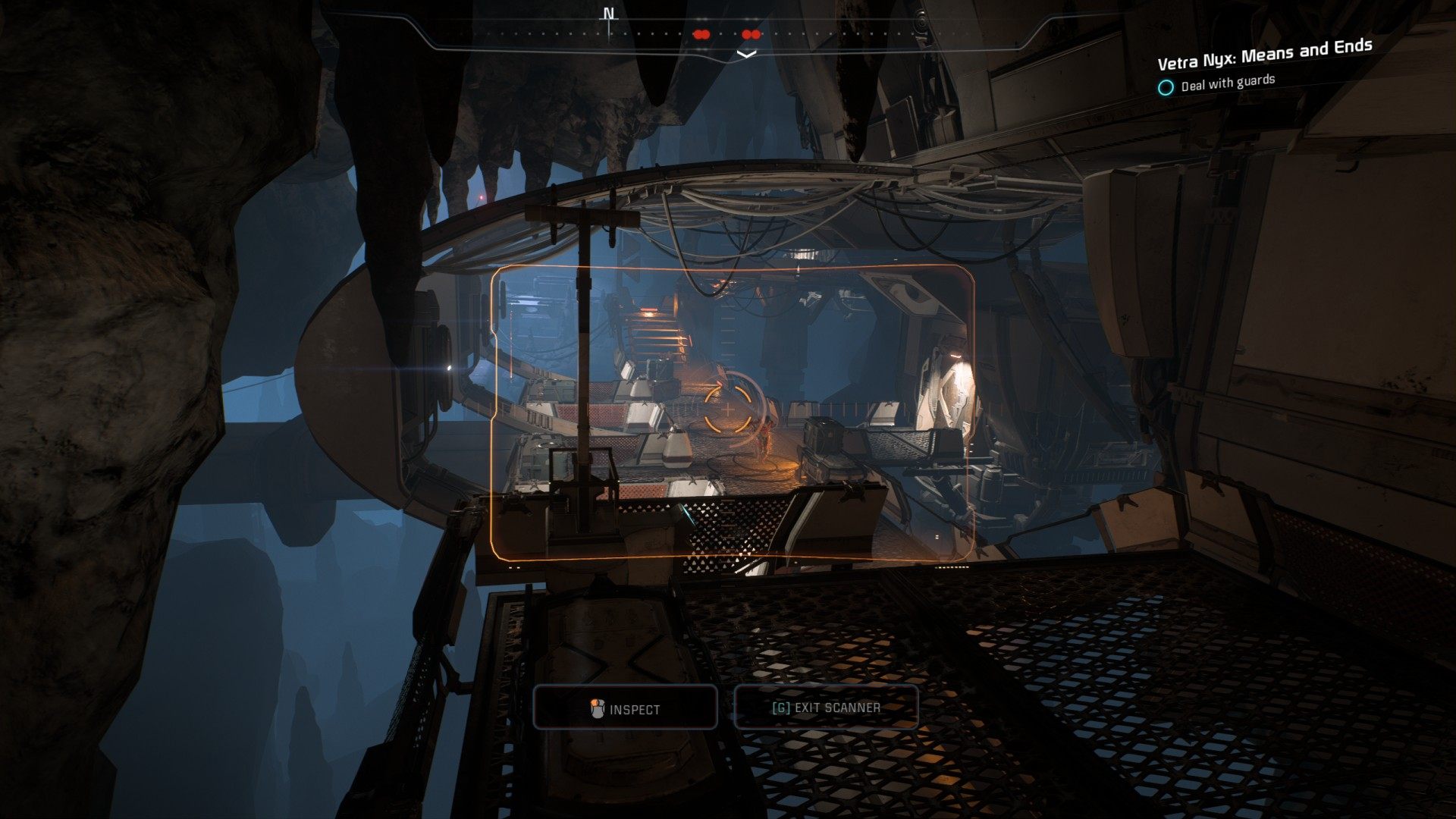Select the Vetra Nyx: Means and Ends quest tracker

tap(1264, 54)
